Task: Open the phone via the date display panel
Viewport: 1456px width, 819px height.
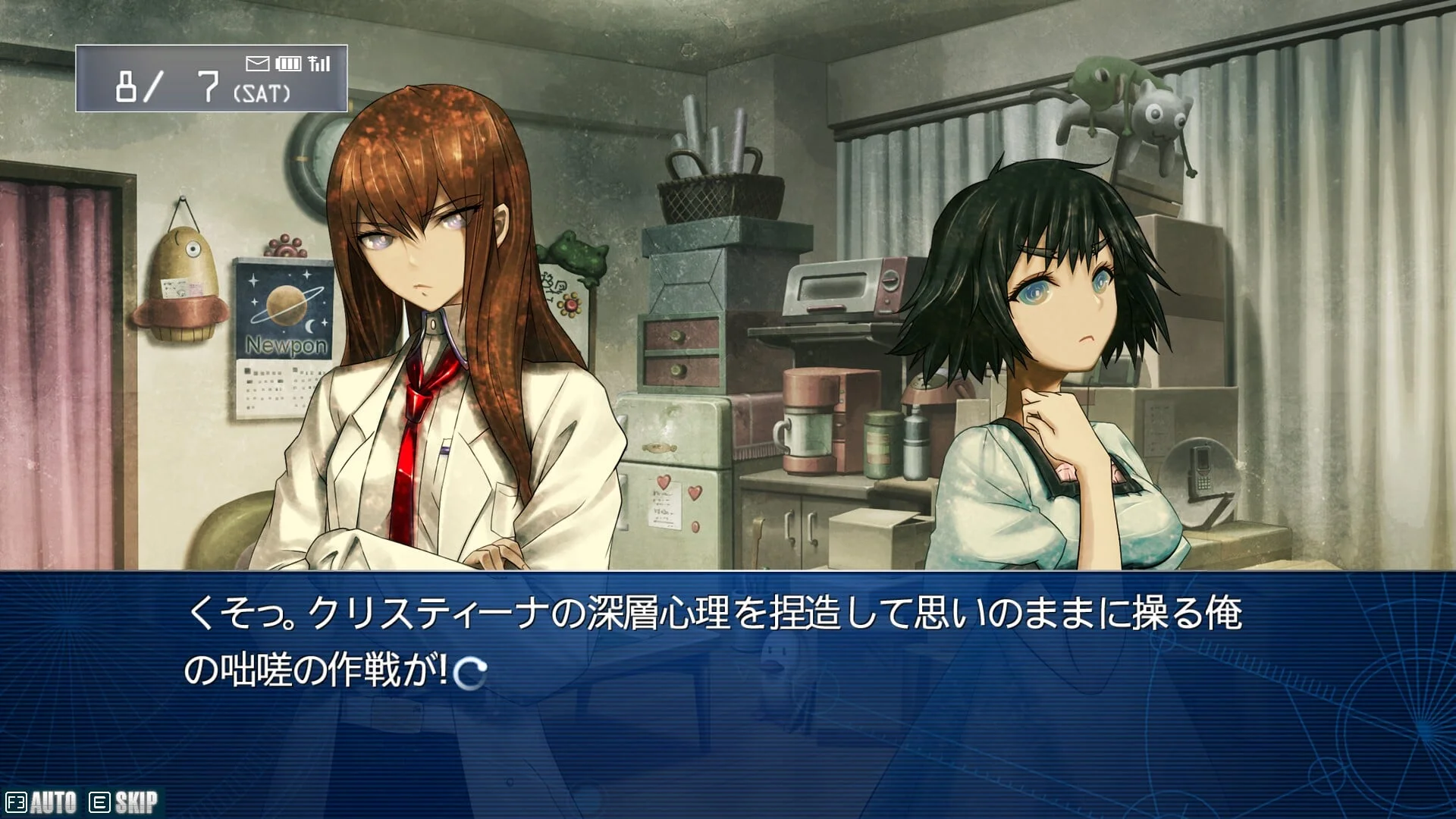Action: [x=211, y=79]
